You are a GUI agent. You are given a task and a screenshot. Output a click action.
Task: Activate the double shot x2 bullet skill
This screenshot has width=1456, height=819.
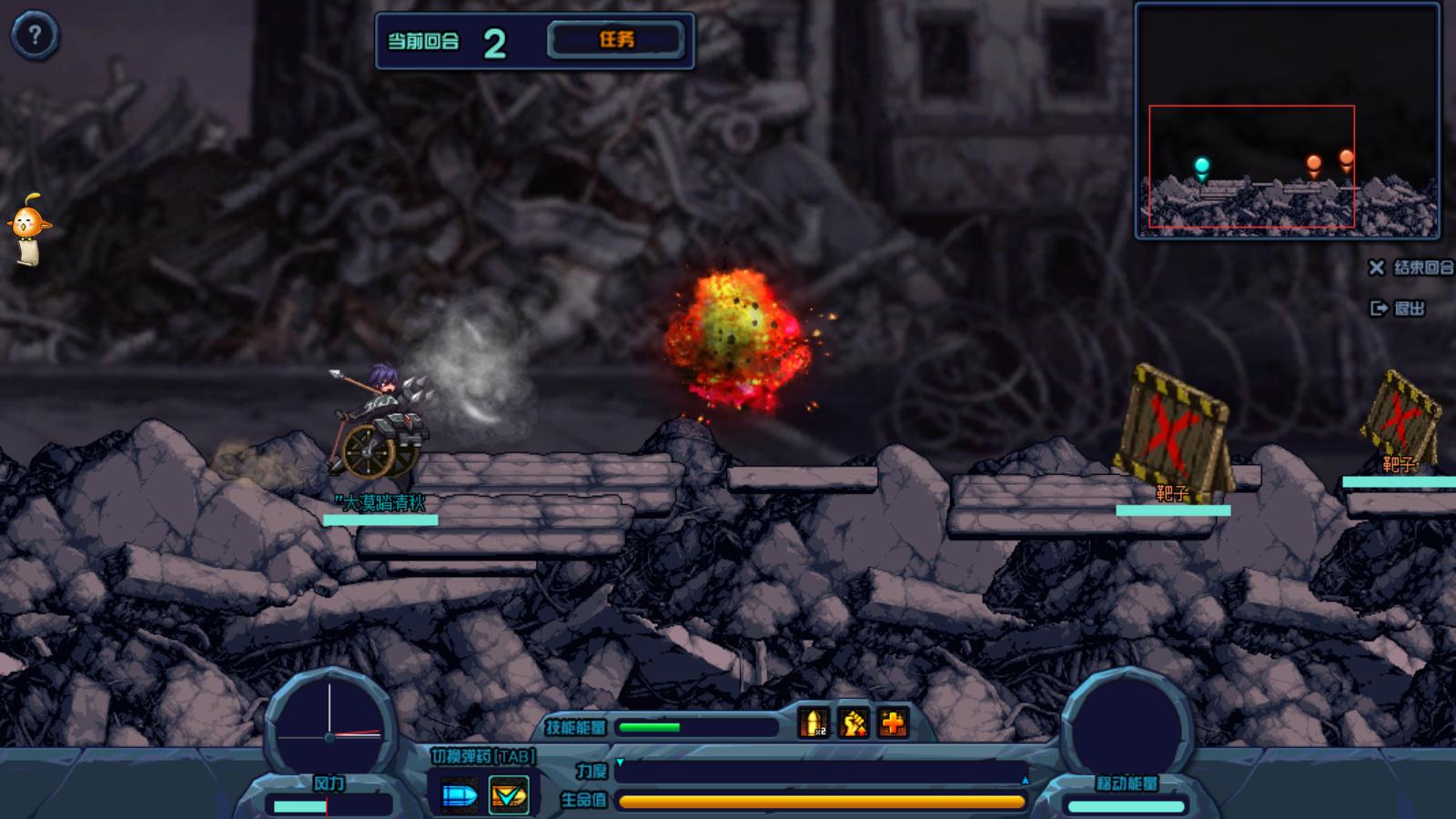pyautogui.click(x=814, y=724)
